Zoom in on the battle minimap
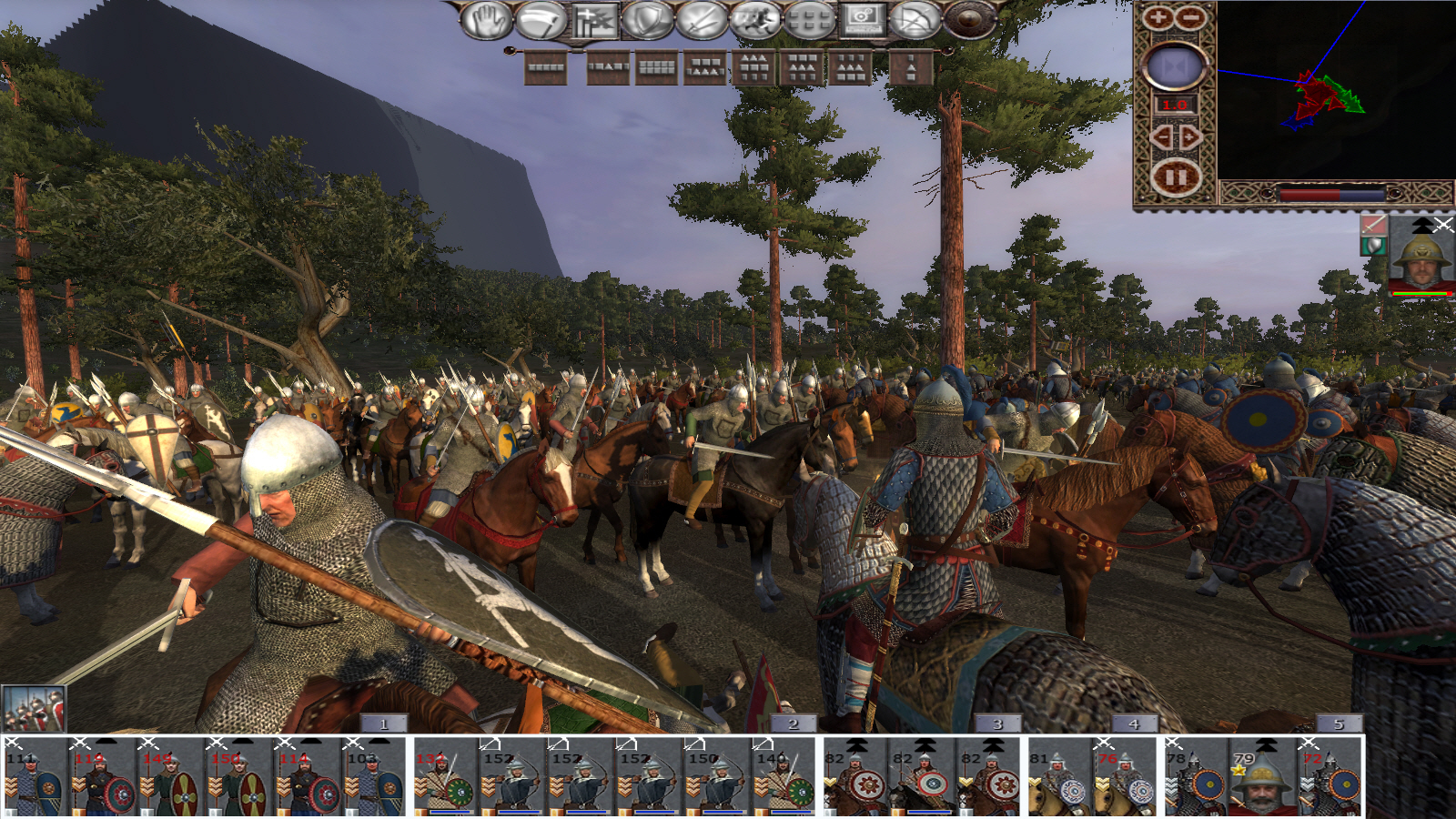The width and height of the screenshot is (1456, 819). tap(1158, 17)
